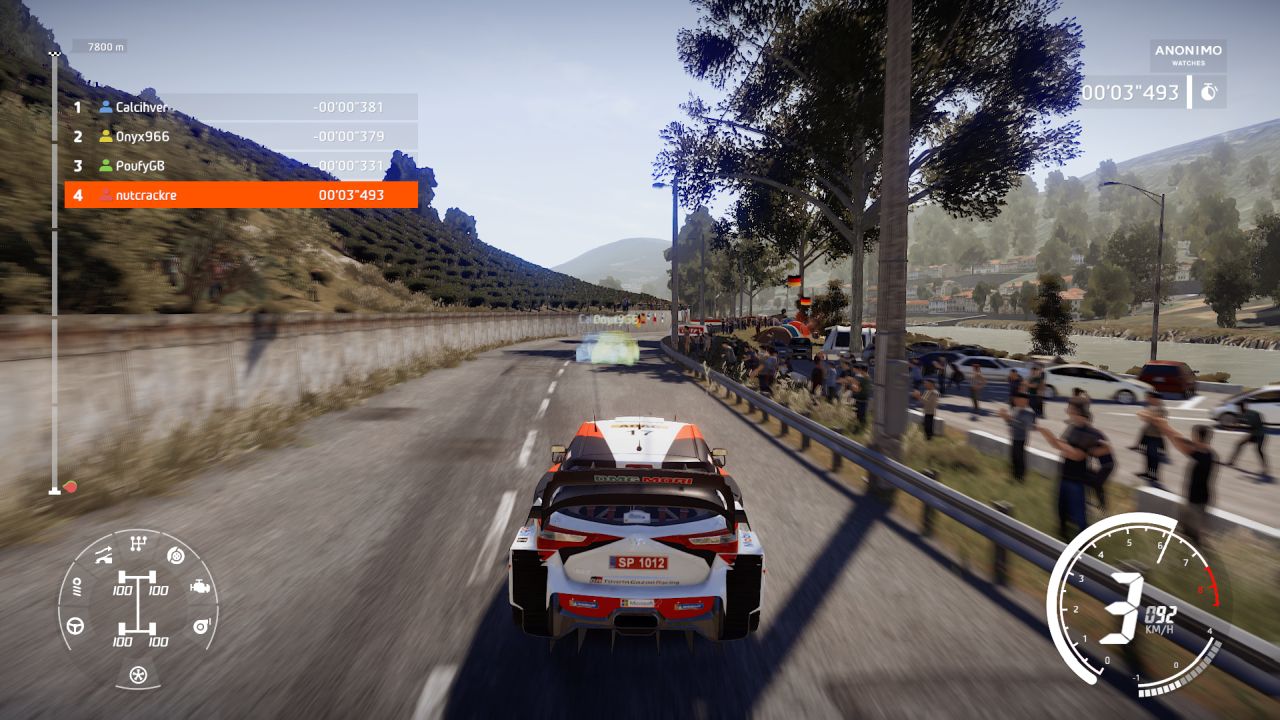Select the steering wheel damage icon
The height and width of the screenshot is (720, 1280).
click(x=75, y=627)
